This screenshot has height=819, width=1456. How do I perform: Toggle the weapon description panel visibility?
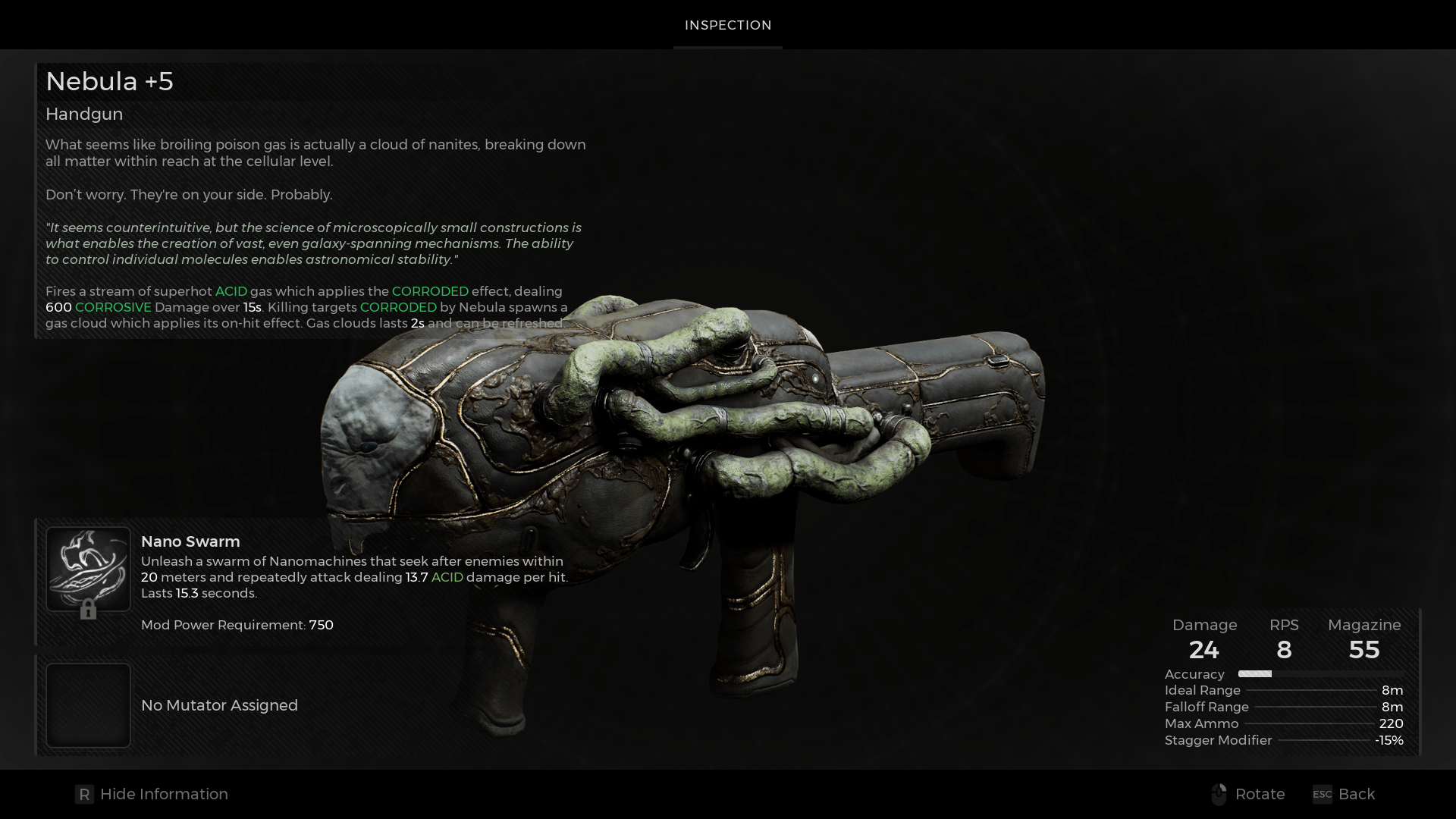[x=164, y=794]
